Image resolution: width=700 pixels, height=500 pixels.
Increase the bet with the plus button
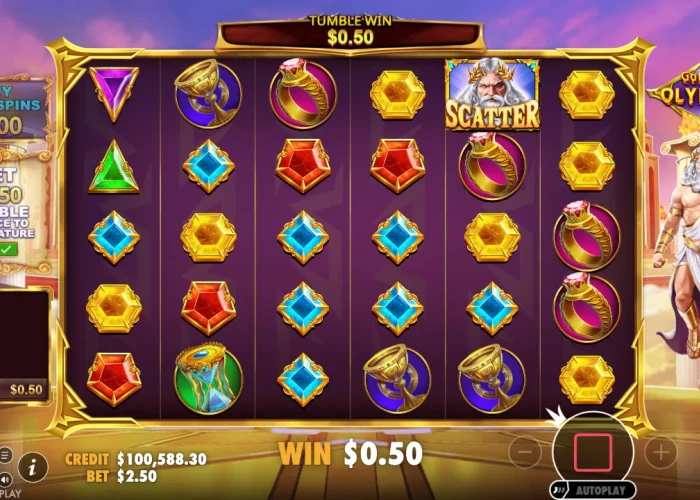(x=660, y=453)
